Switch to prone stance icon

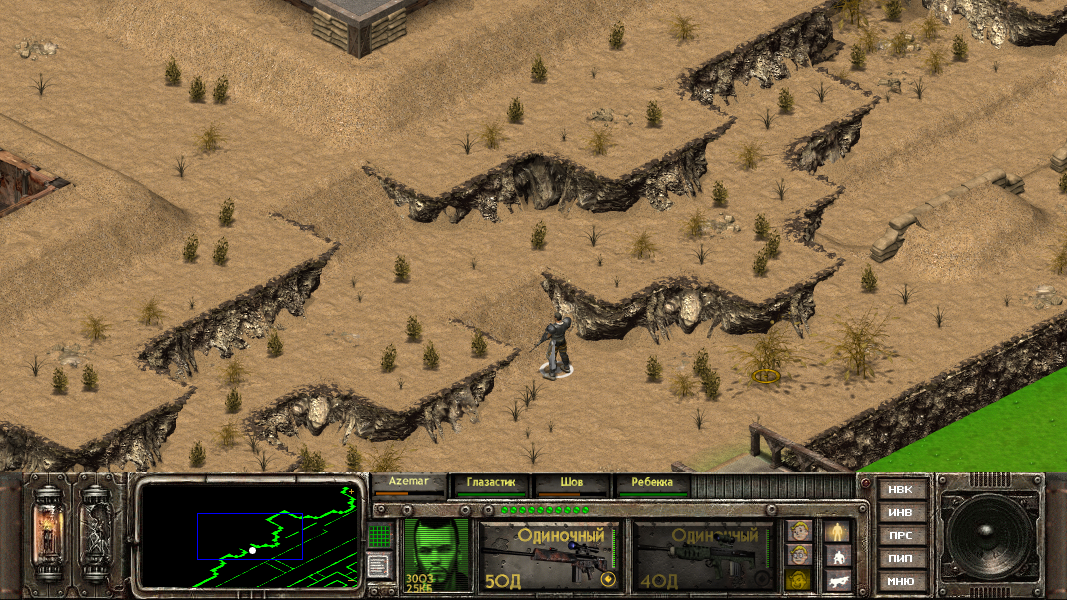[x=838, y=579]
